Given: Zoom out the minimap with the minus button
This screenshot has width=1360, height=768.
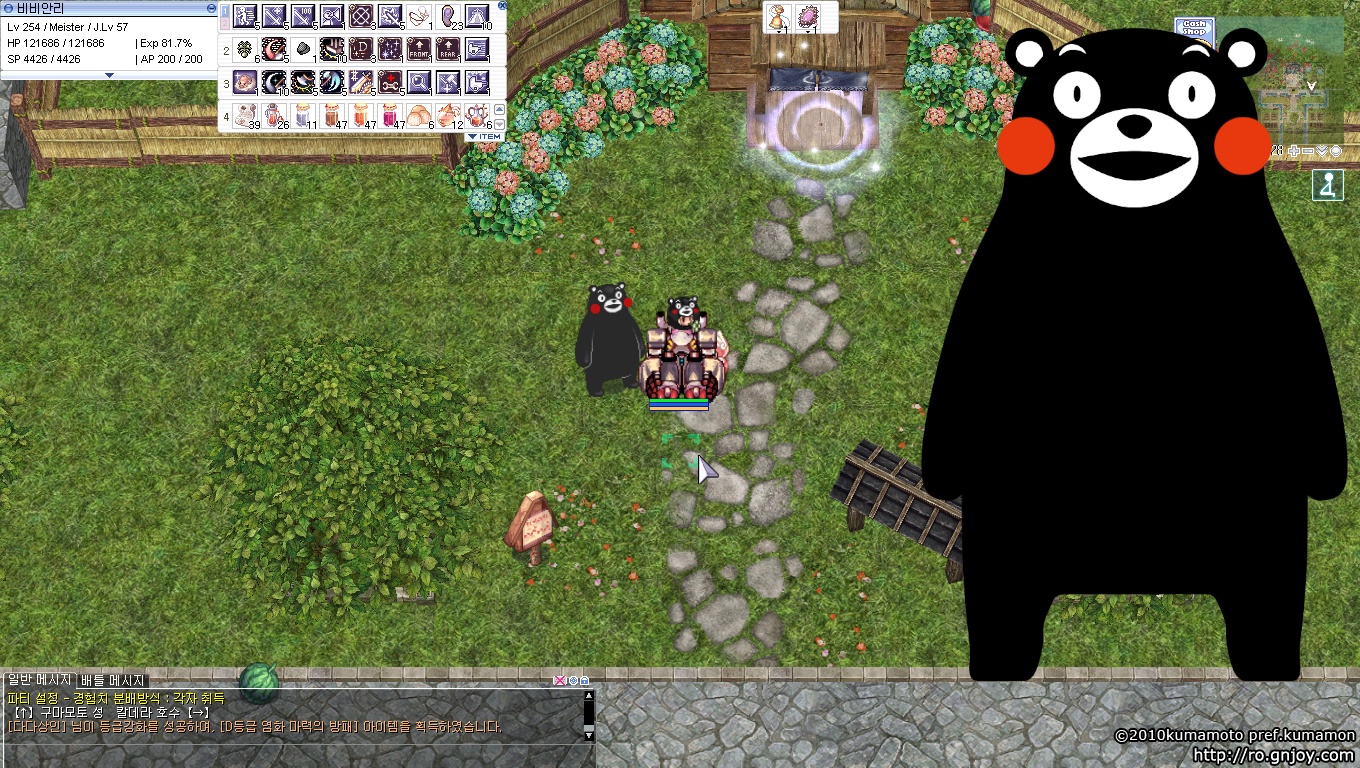Looking at the screenshot, I should pos(1307,151).
